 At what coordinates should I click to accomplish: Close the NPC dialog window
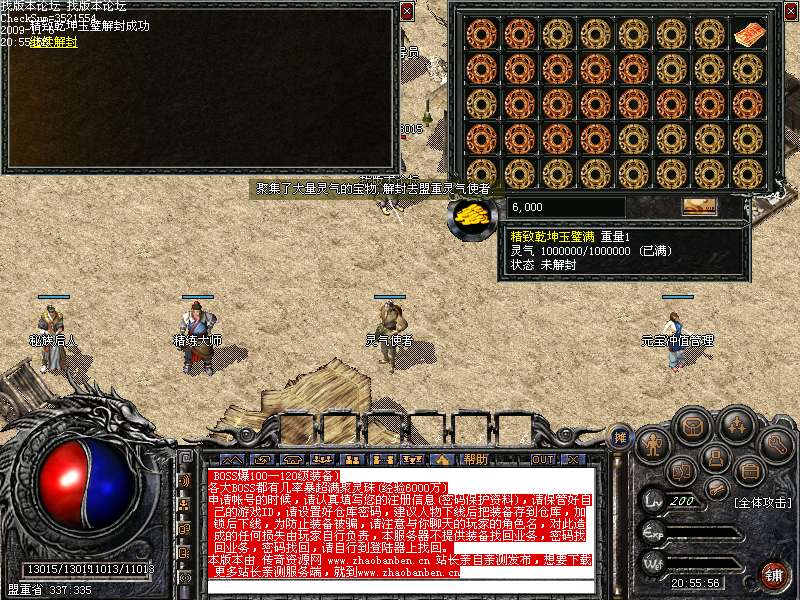click(406, 12)
